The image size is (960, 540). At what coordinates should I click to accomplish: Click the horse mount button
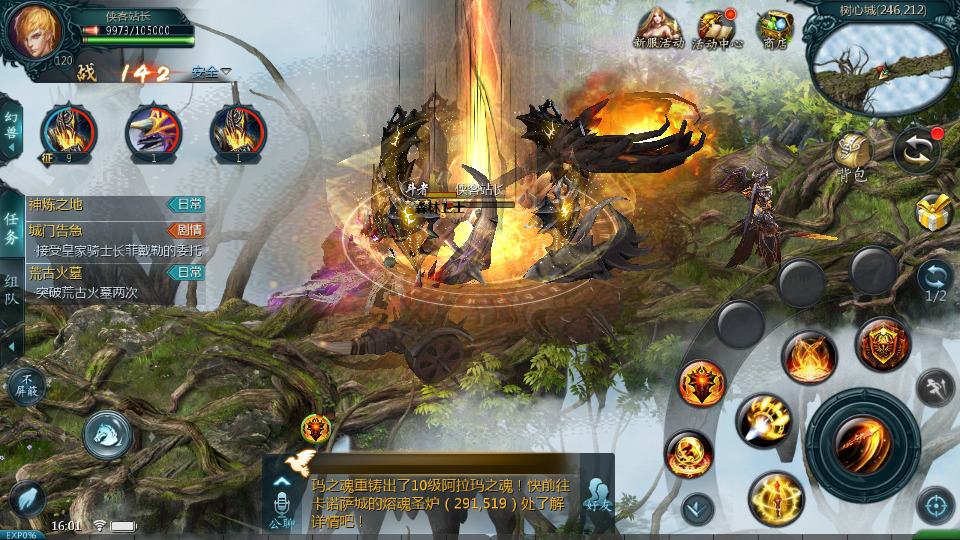107,435
